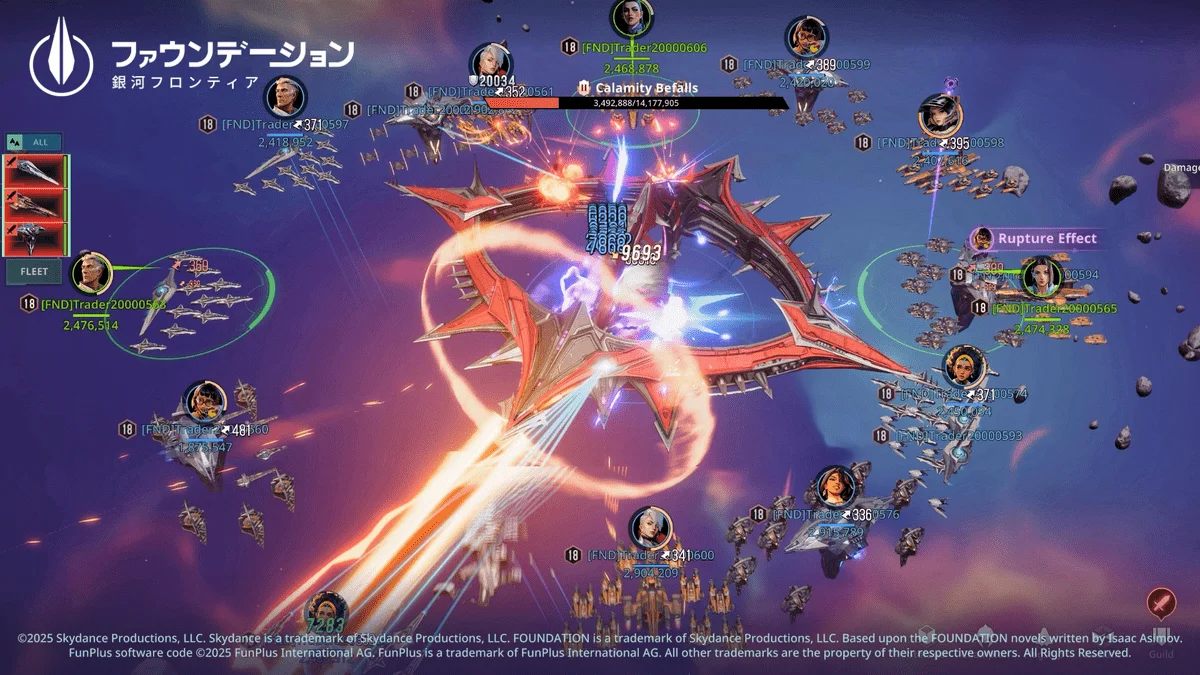
Task: Select the ALL ships filter button
Action: pos(34,142)
